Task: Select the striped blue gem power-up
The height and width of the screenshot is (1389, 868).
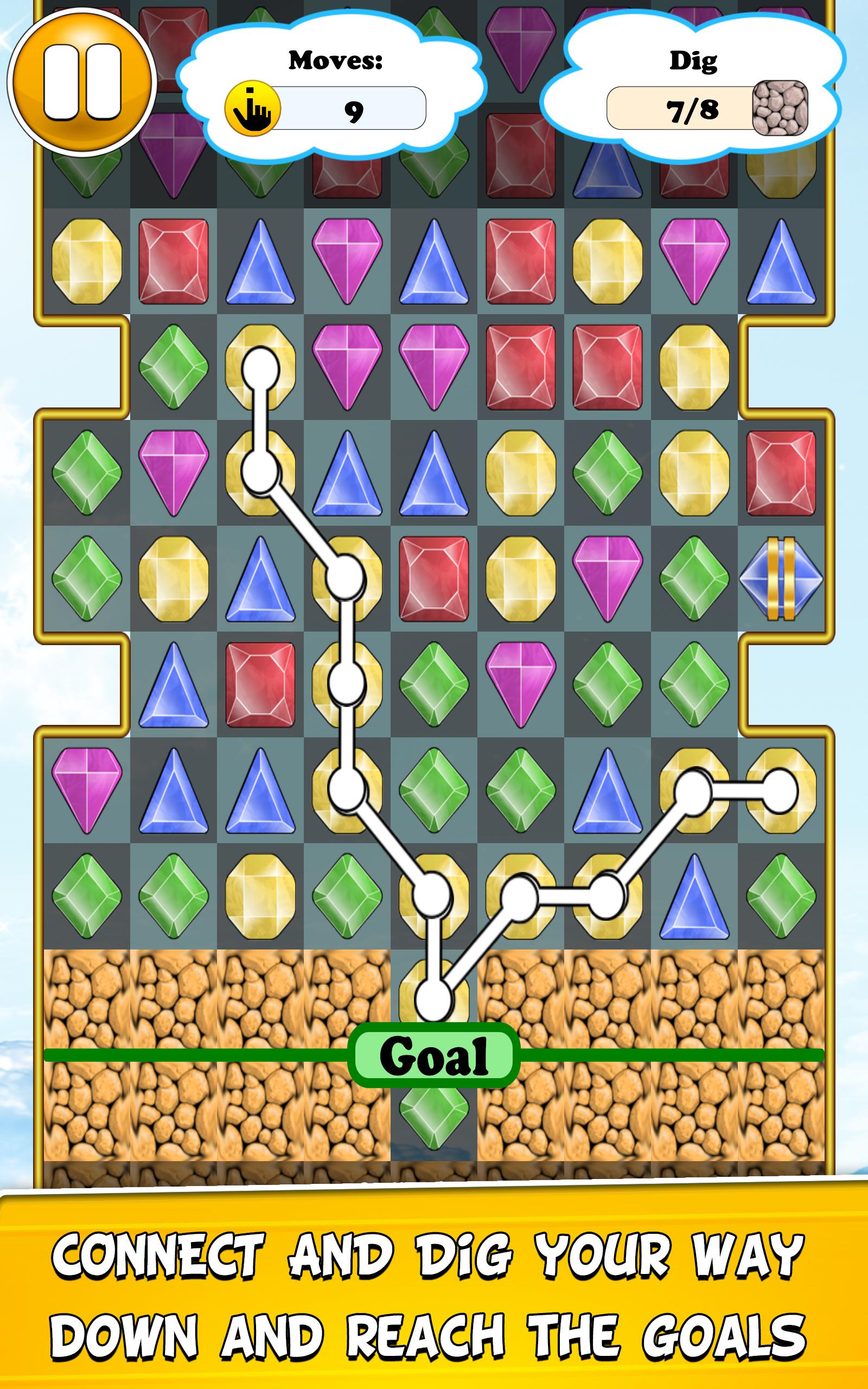Action: (781, 579)
